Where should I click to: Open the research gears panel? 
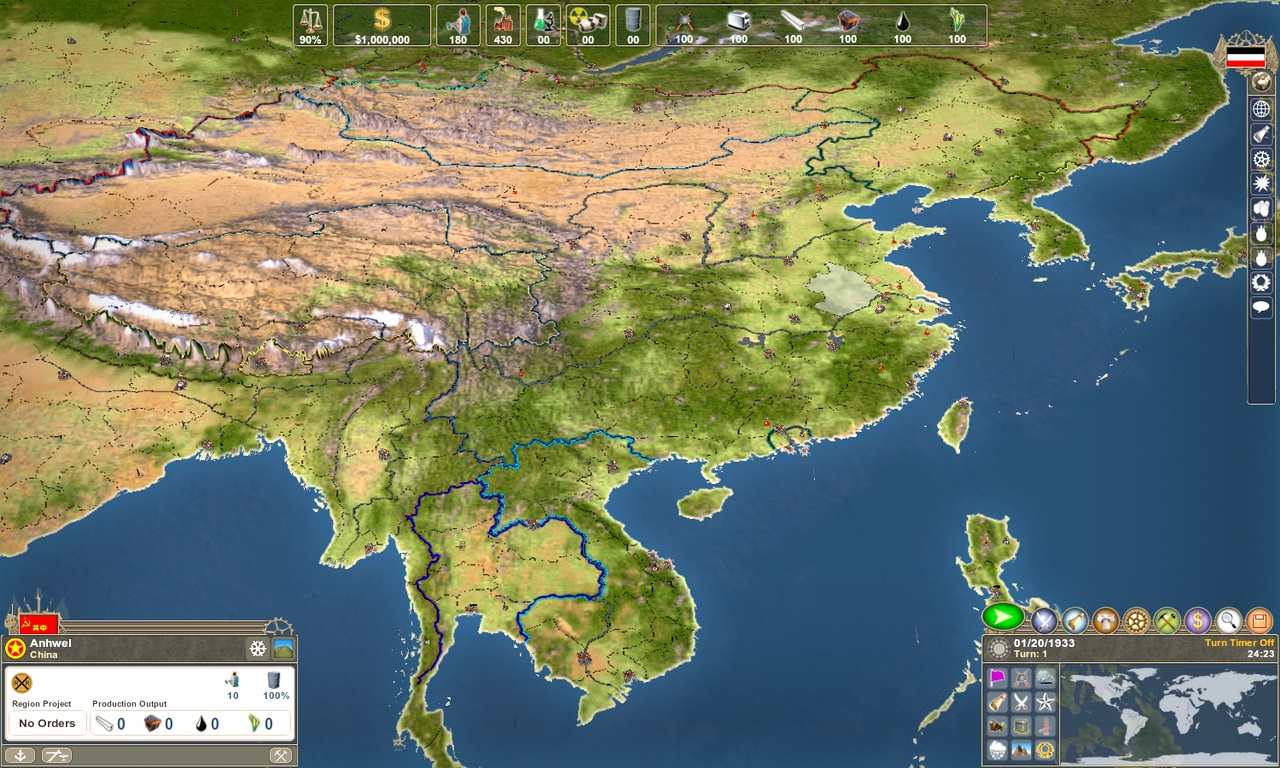point(1135,620)
